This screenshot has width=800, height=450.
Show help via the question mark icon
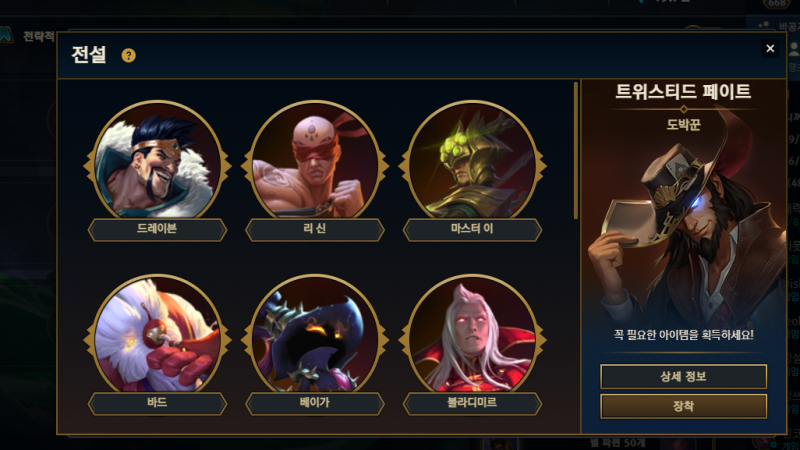pyautogui.click(x=128, y=55)
